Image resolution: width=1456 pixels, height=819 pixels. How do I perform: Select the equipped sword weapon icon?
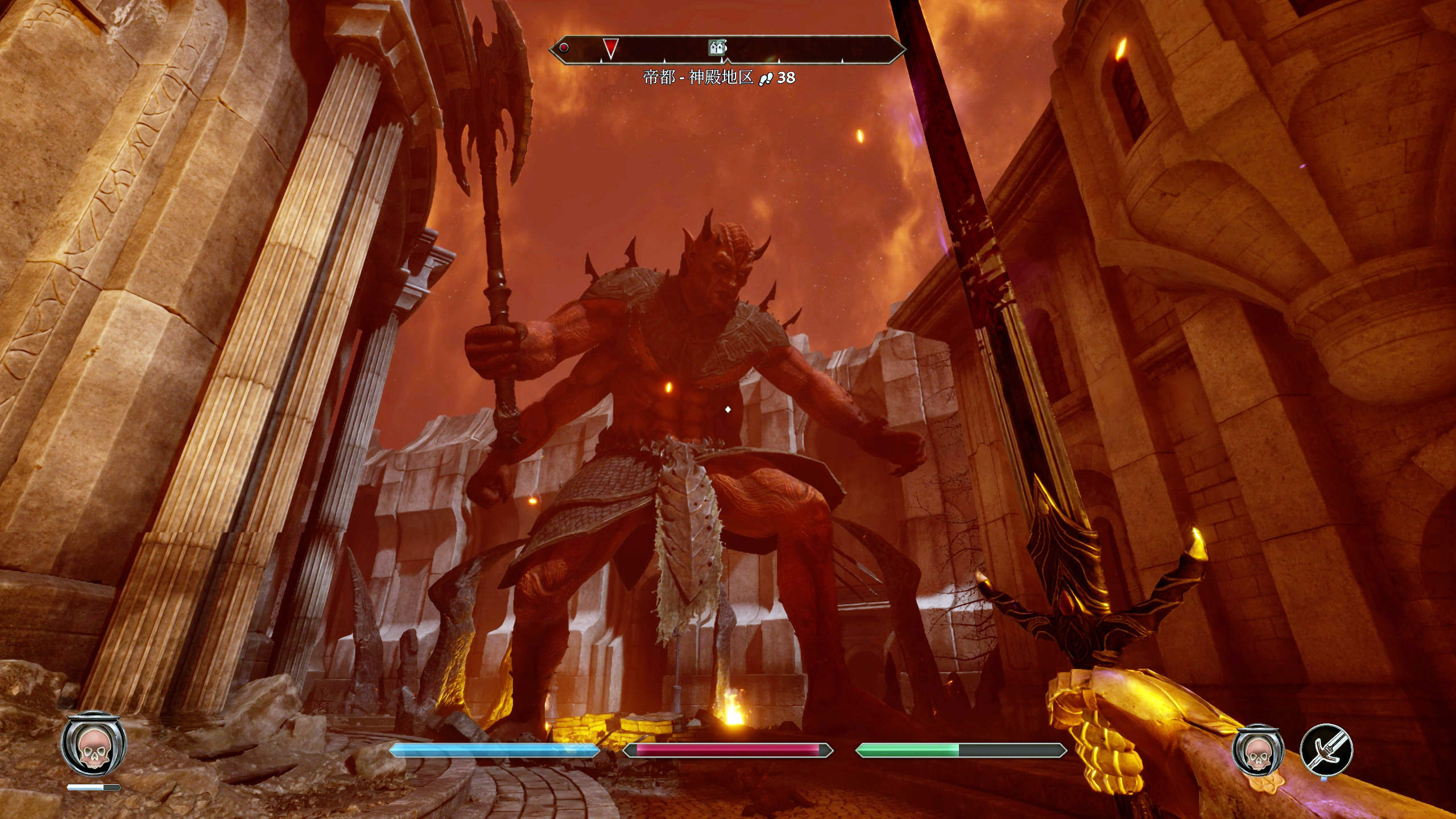[1326, 750]
